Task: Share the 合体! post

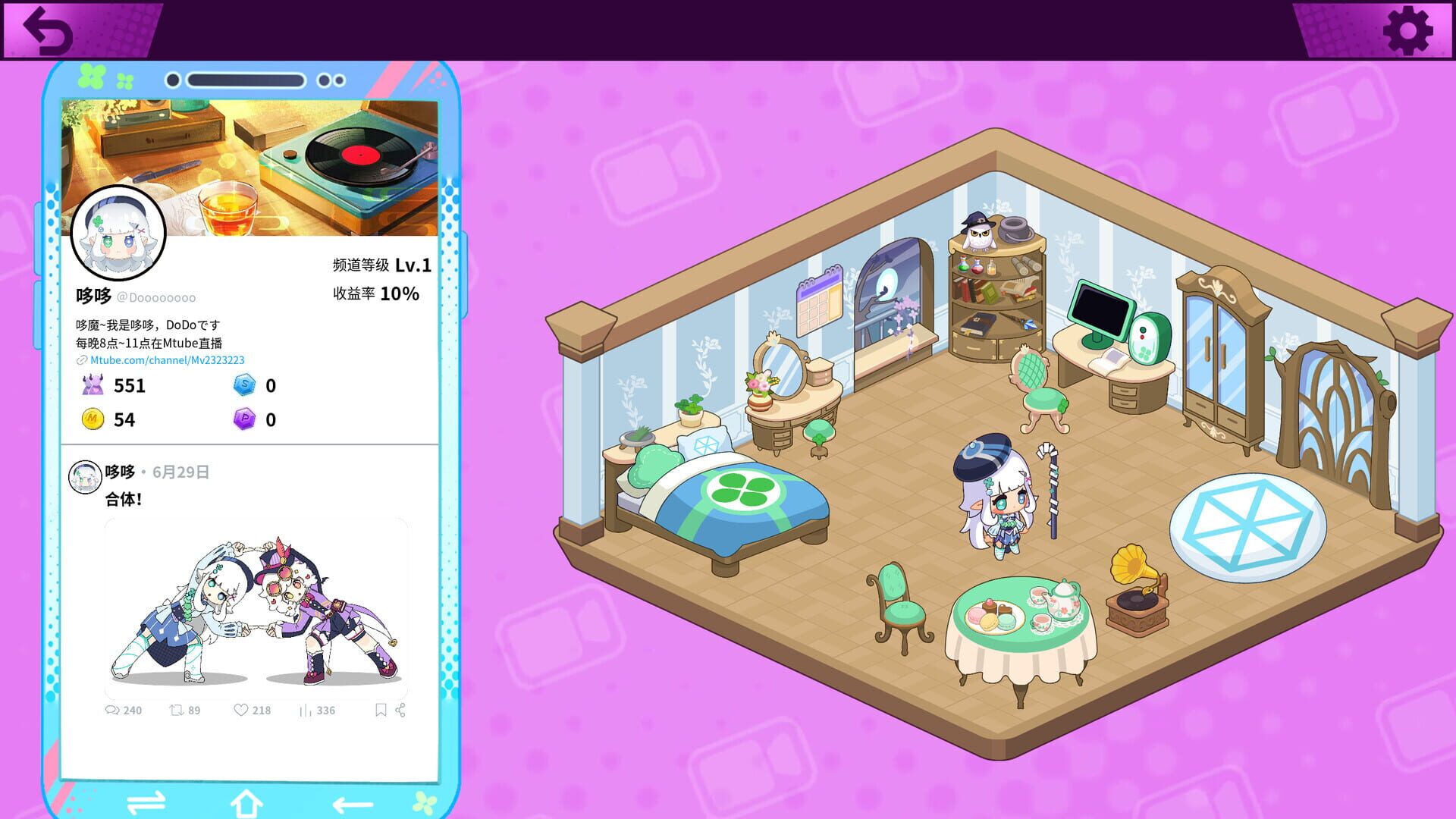Action: (x=402, y=710)
